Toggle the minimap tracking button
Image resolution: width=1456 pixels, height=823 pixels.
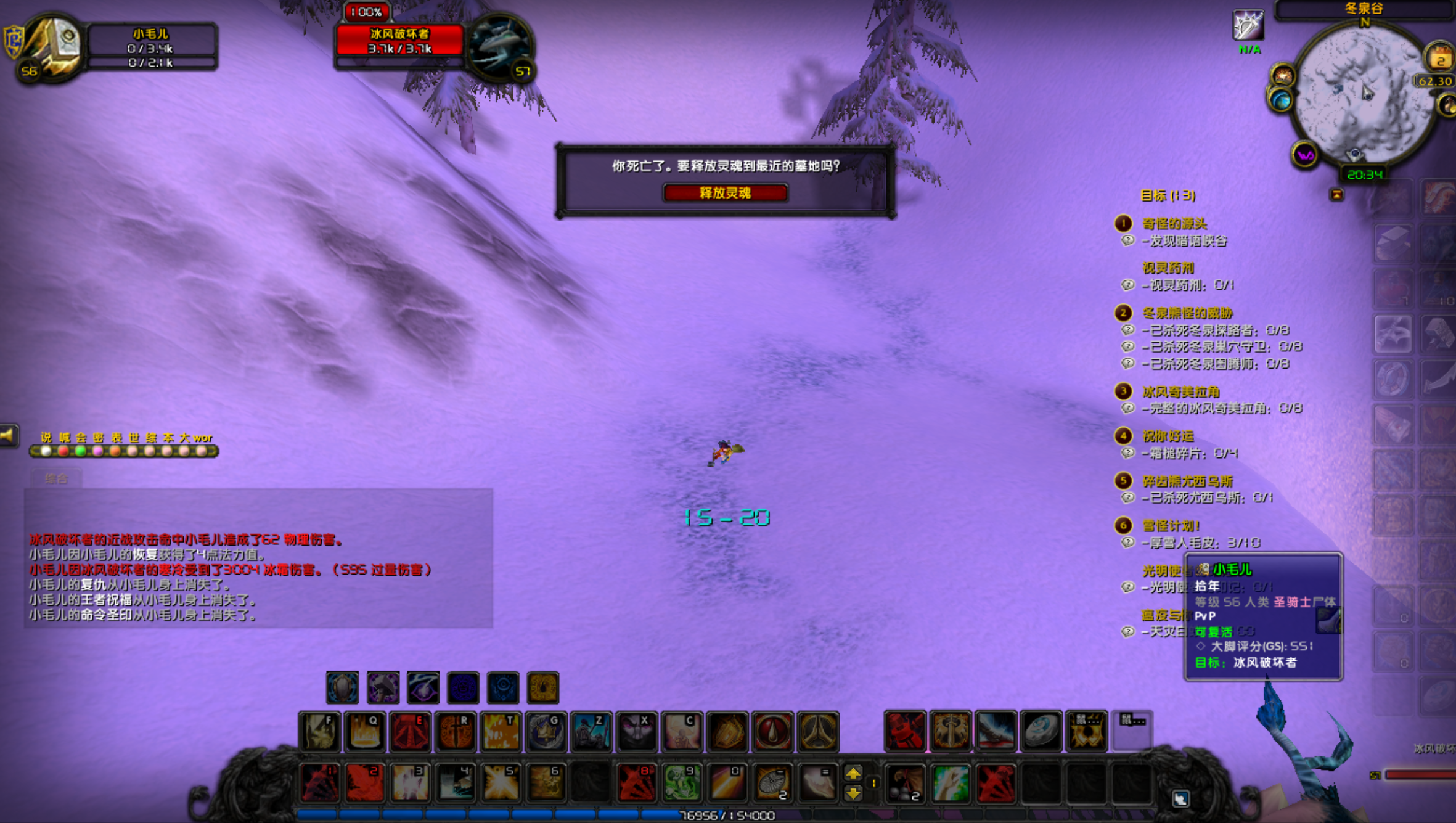tap(1283, 75)
